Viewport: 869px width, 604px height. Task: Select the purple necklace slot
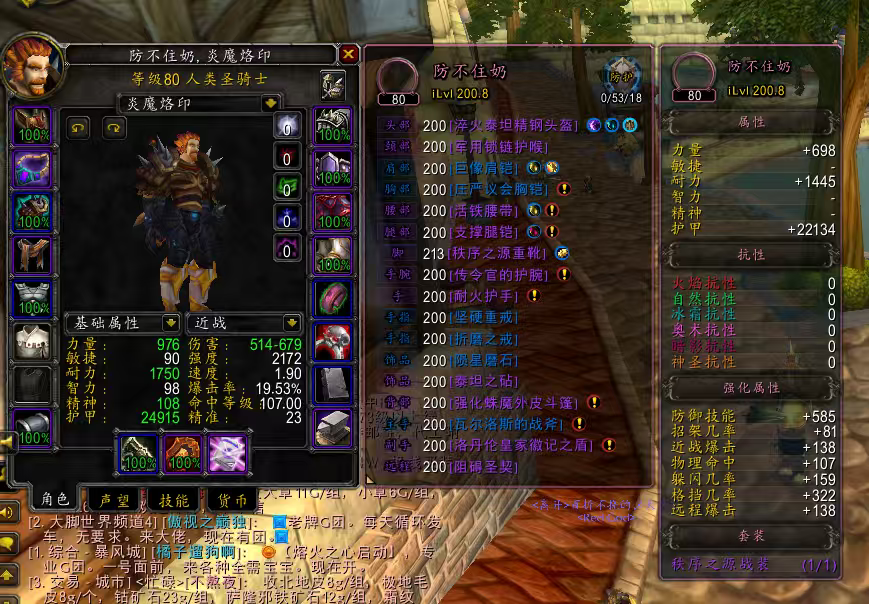[x=30, y=169]
